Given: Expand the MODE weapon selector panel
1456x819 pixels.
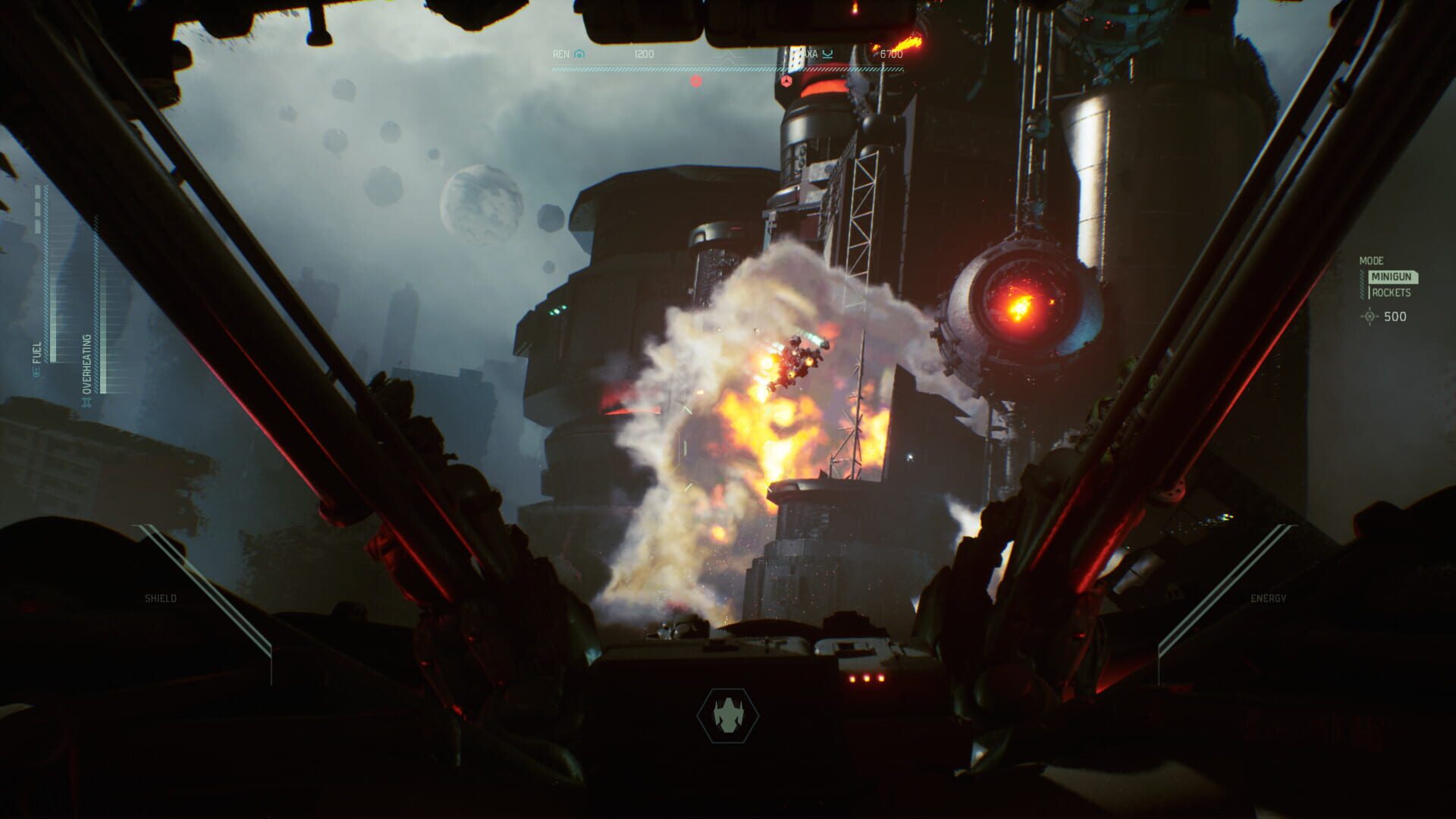Looking at the screenshot, I should [x=1371, y=262].
